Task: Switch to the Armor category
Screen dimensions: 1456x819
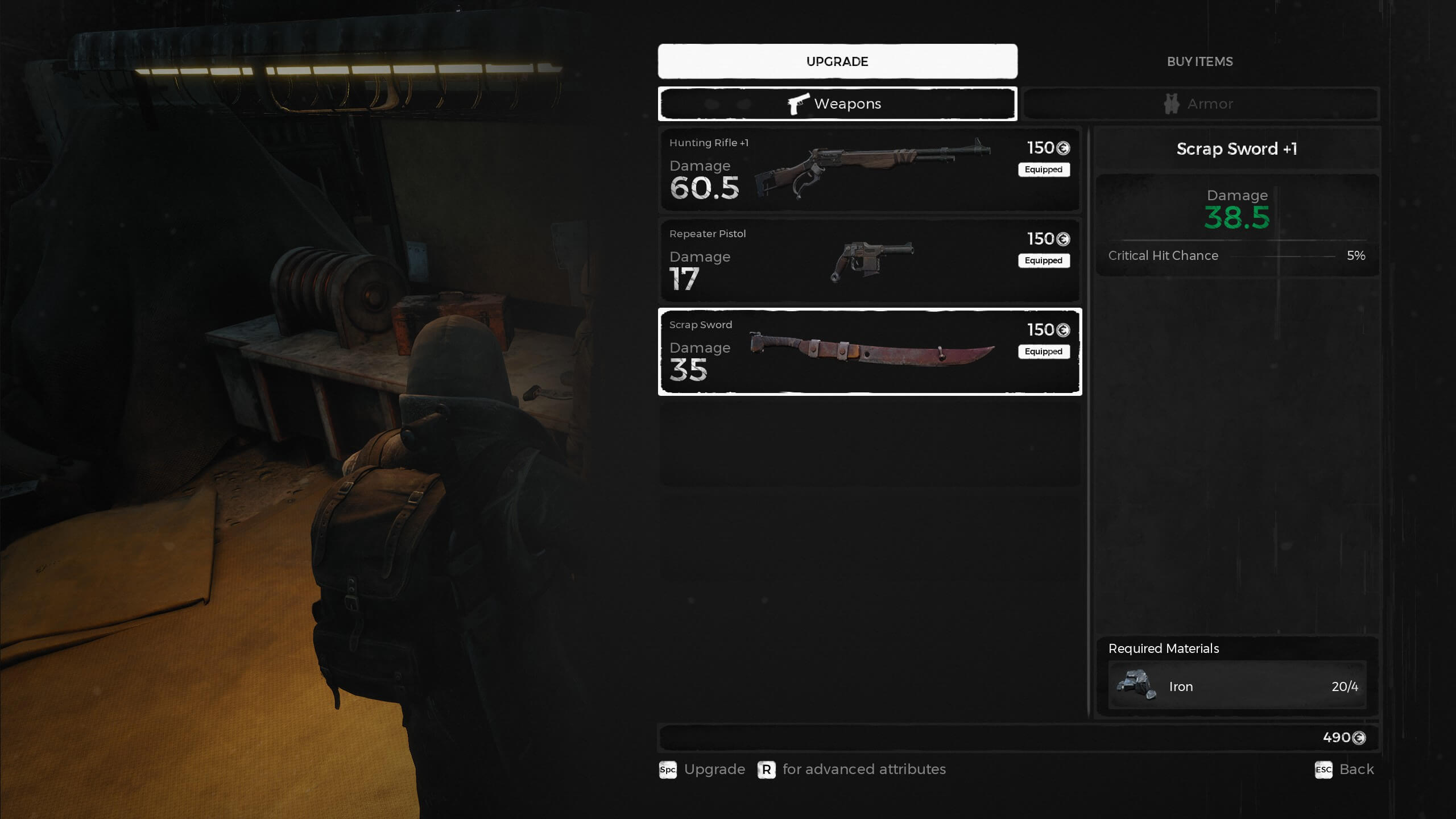Action: 1199,104
